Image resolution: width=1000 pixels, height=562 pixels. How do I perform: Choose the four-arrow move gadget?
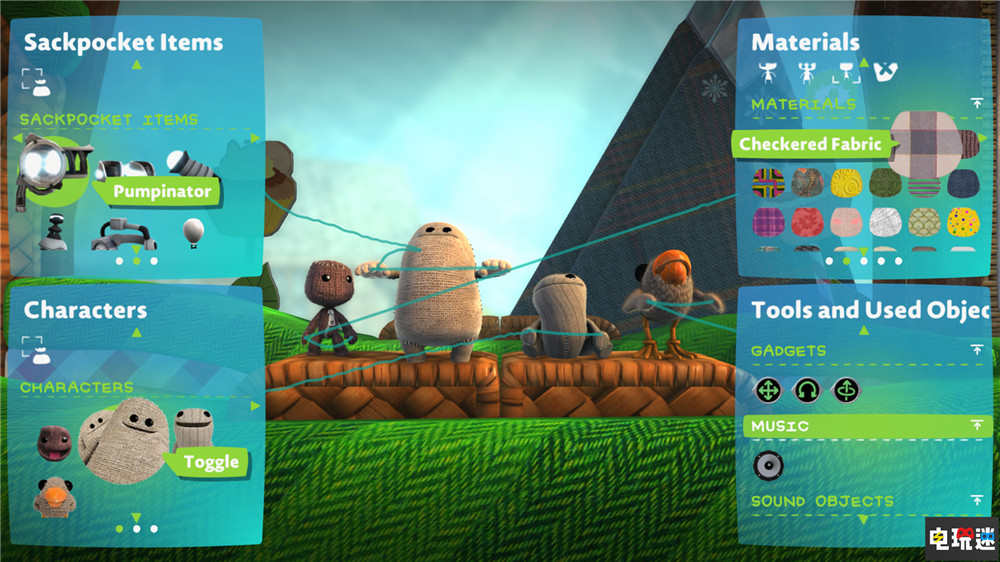click(768, 390)
